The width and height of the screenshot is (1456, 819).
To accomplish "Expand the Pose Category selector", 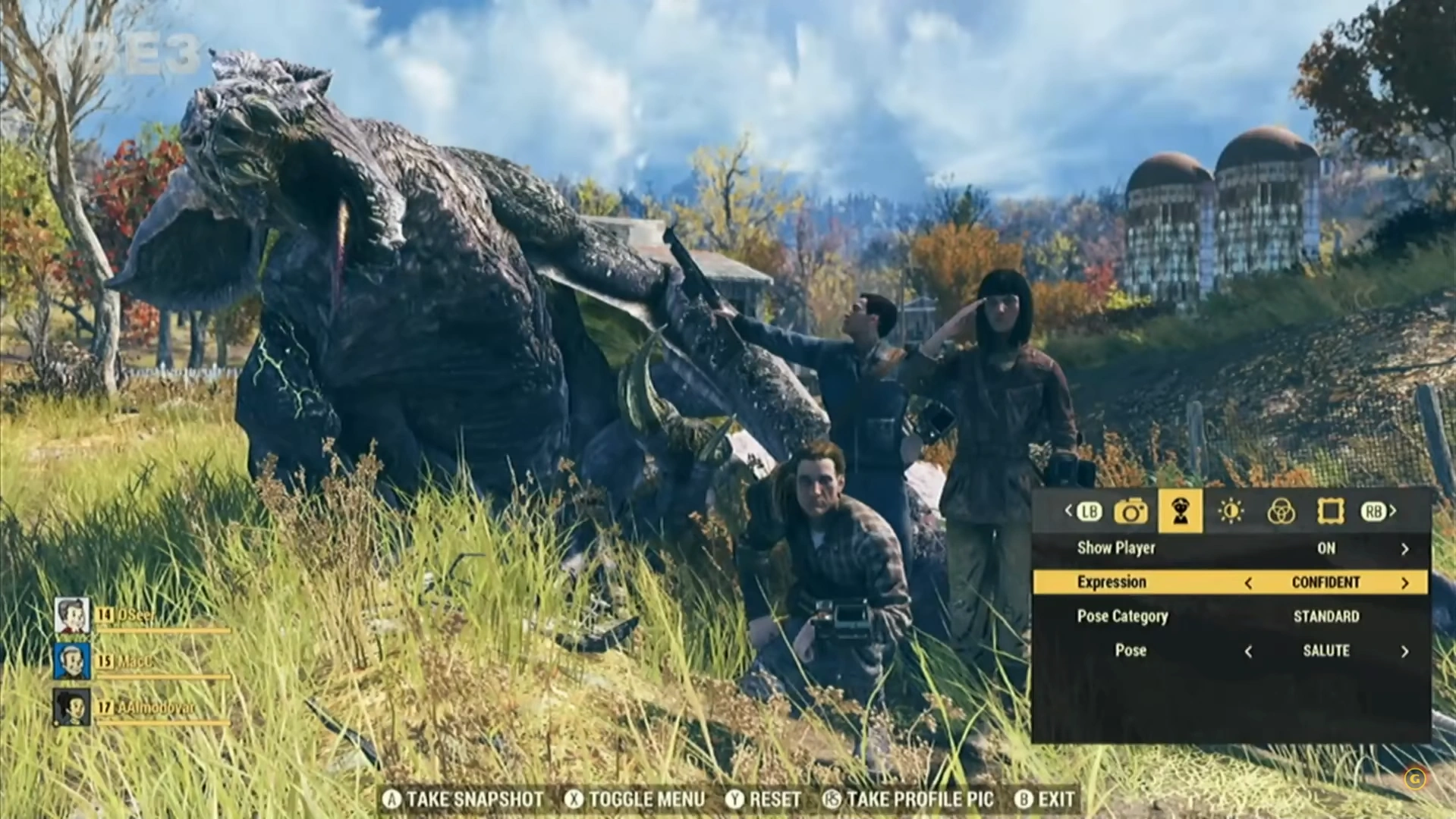I will [1121, 617].
